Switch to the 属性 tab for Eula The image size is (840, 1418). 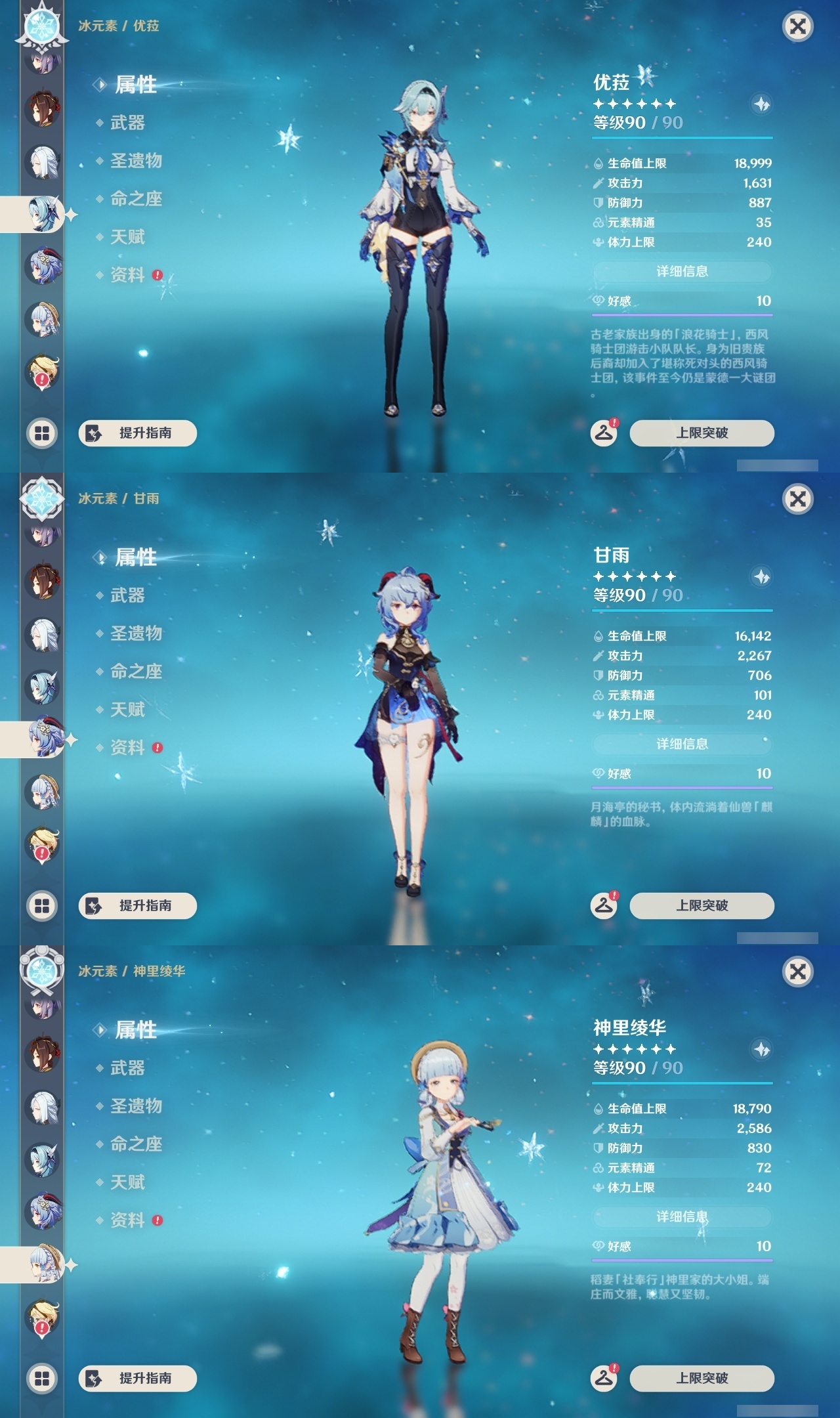[135, 85]
